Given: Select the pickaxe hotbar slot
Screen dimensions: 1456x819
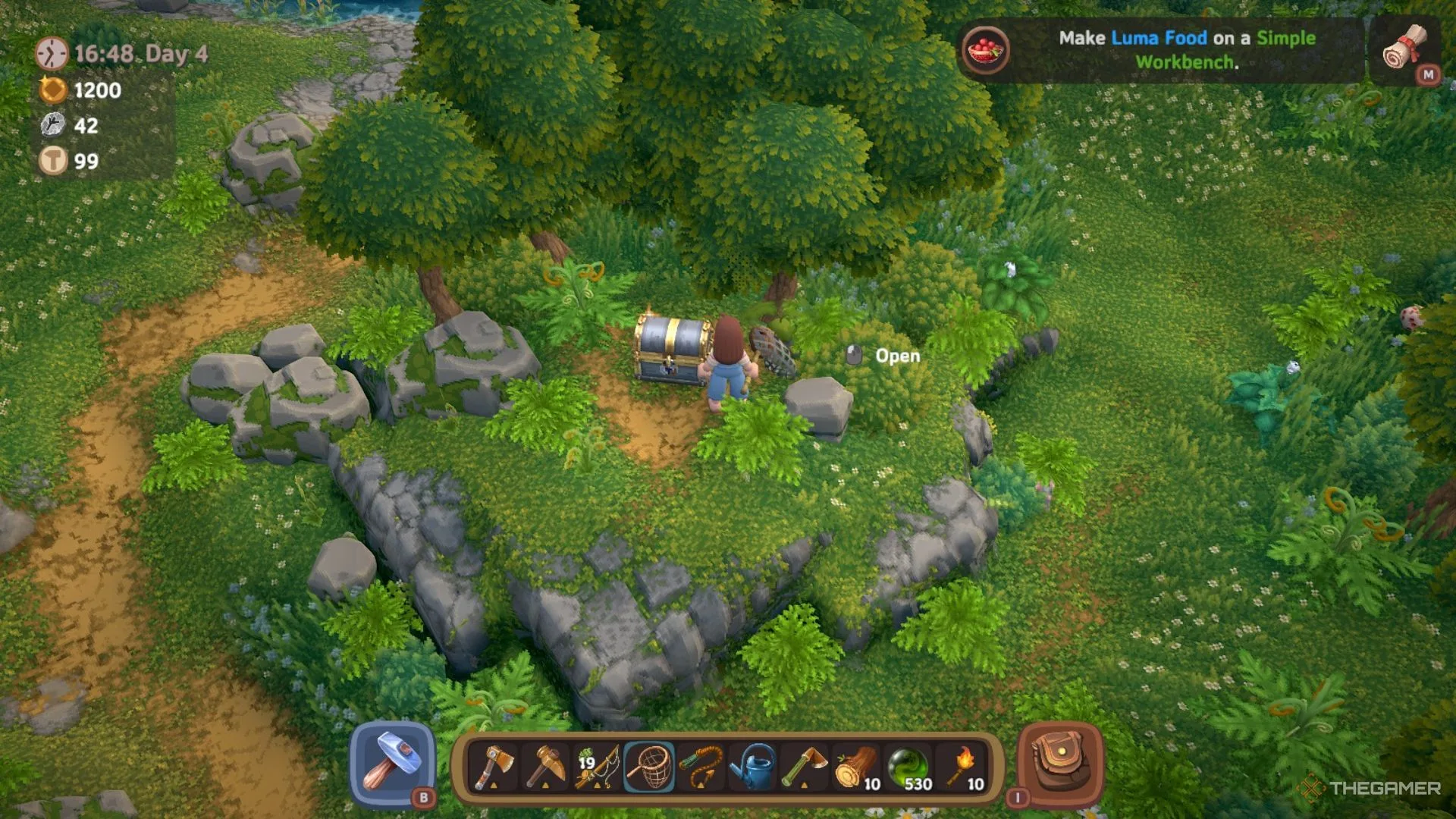Looking at the screenshot, I should pyautogui.click(x=545, y=767).
